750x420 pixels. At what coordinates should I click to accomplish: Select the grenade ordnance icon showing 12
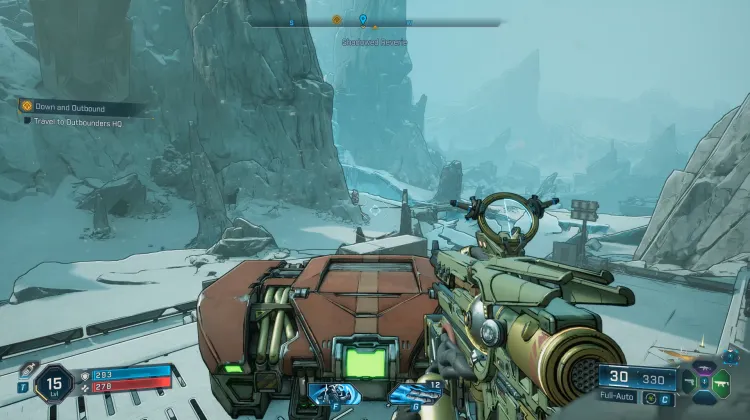(x=415, y=395)
